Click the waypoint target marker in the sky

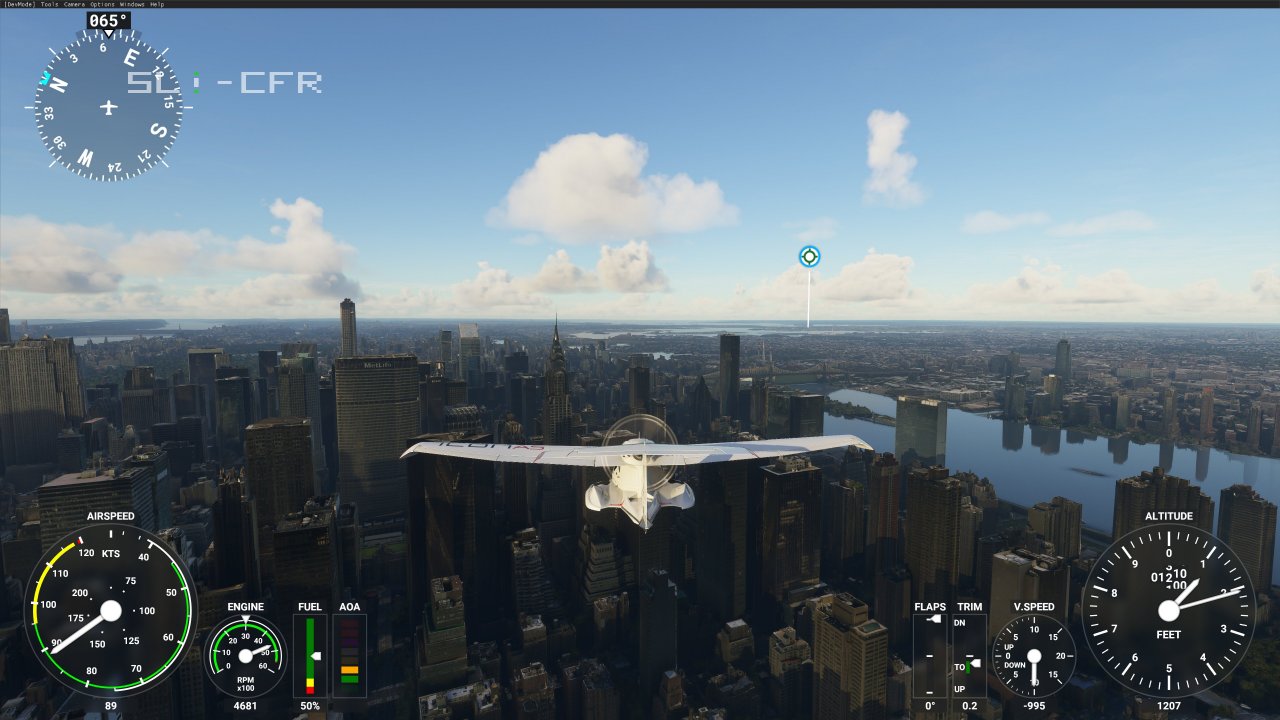point(808,256)
